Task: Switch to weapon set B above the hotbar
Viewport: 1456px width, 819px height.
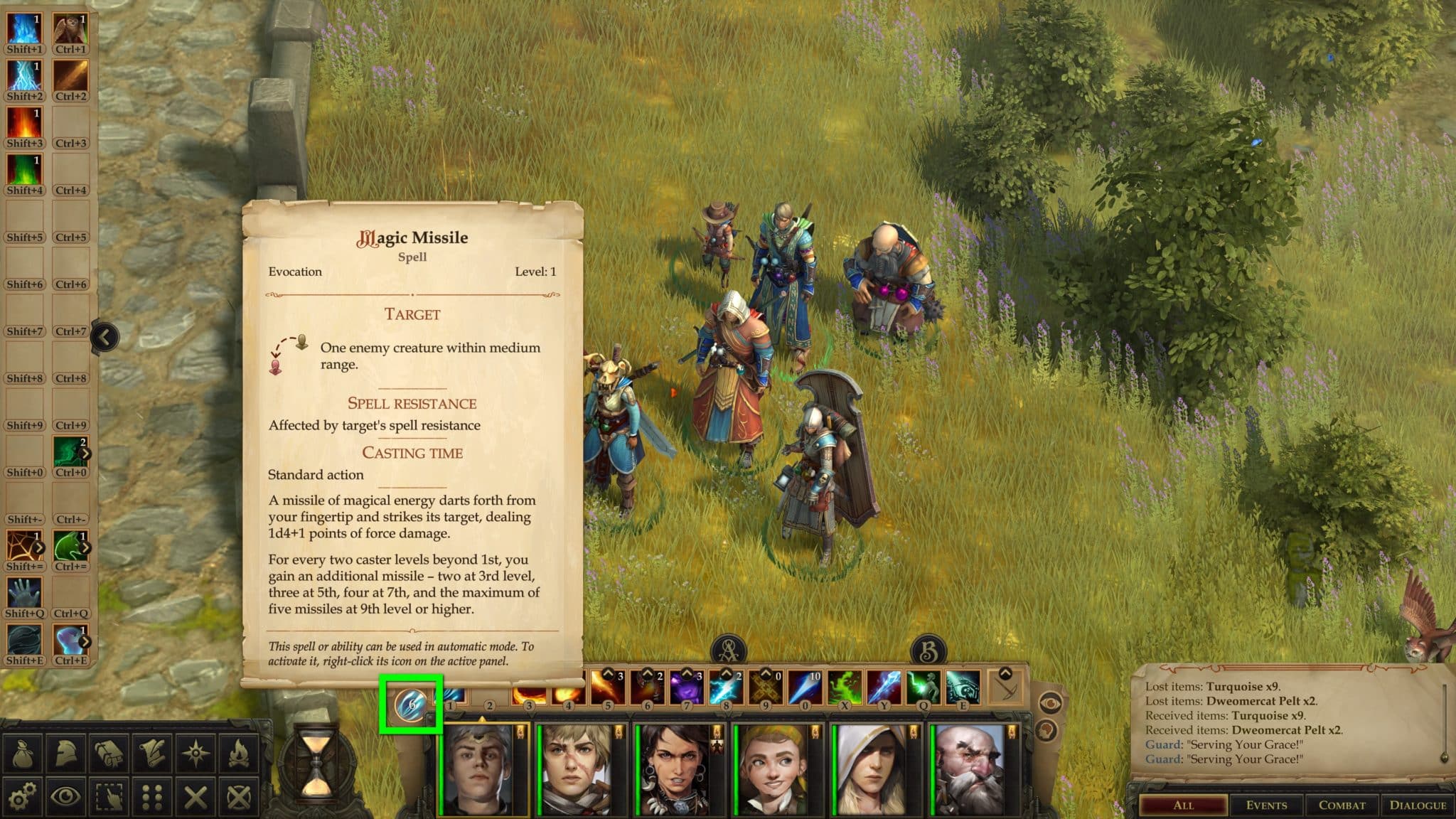Action: tap(928, 648)
